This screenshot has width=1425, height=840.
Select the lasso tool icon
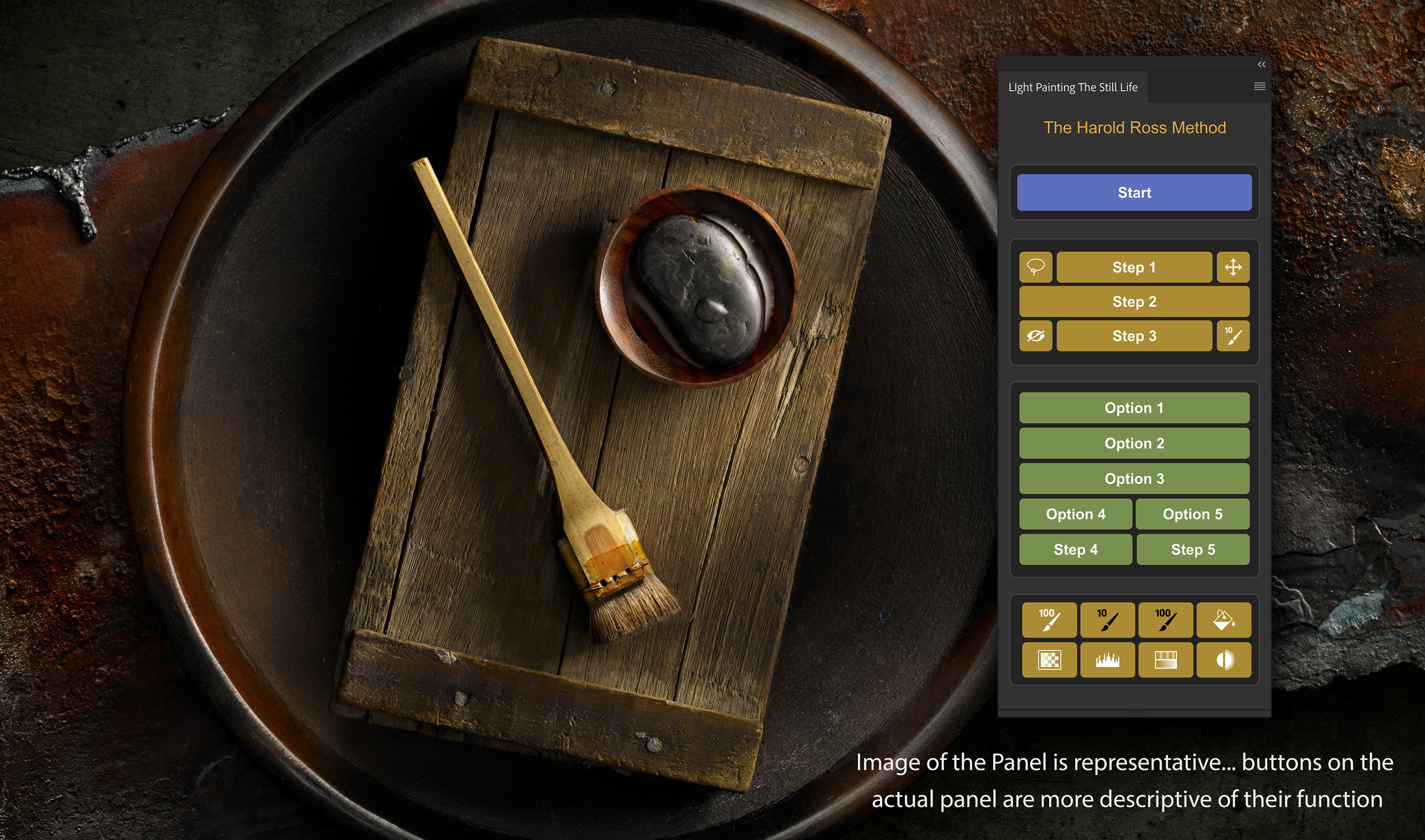point(1035,267)
